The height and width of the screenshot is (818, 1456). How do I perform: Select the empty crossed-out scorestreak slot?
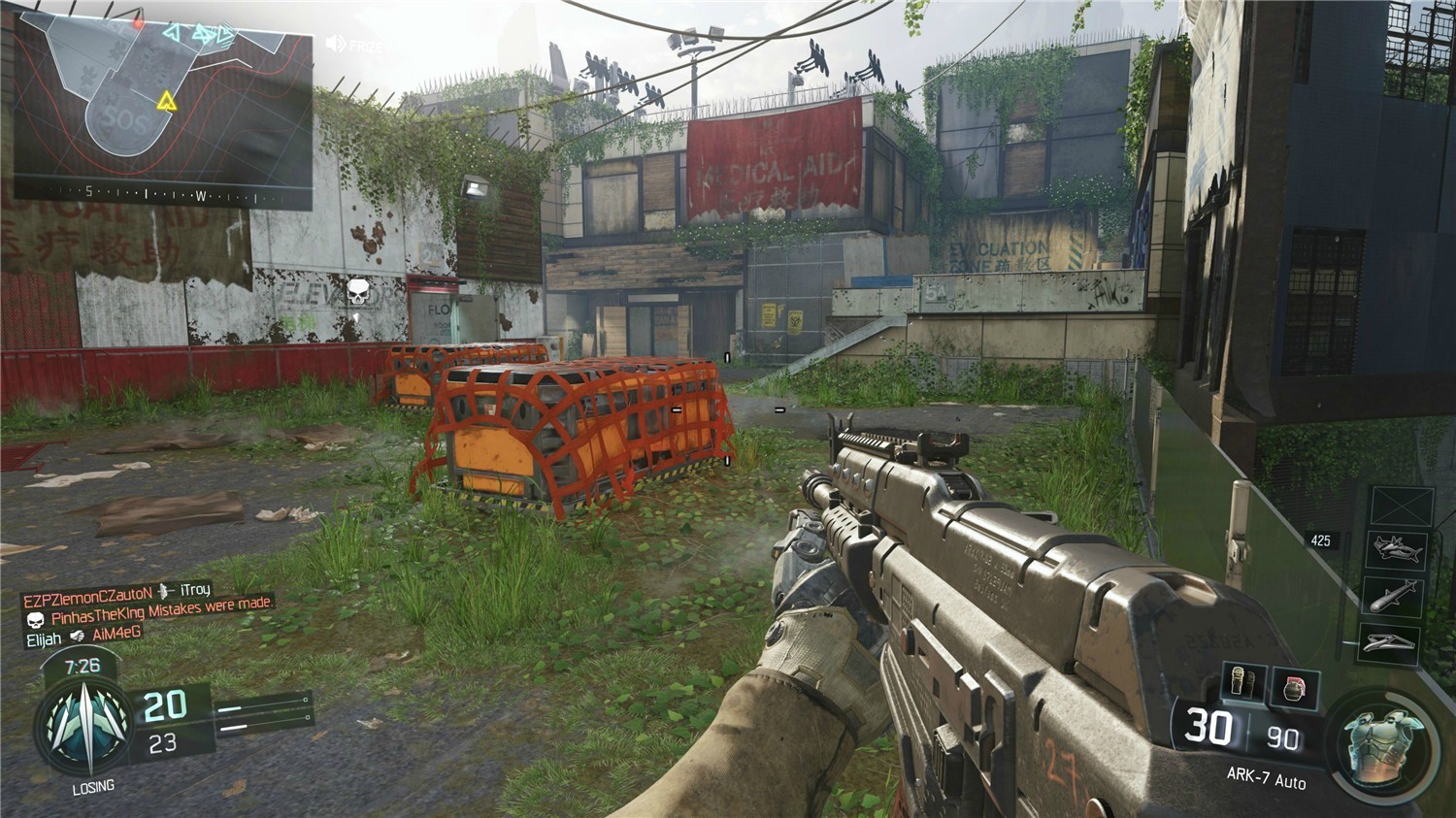click(1400, 507)
